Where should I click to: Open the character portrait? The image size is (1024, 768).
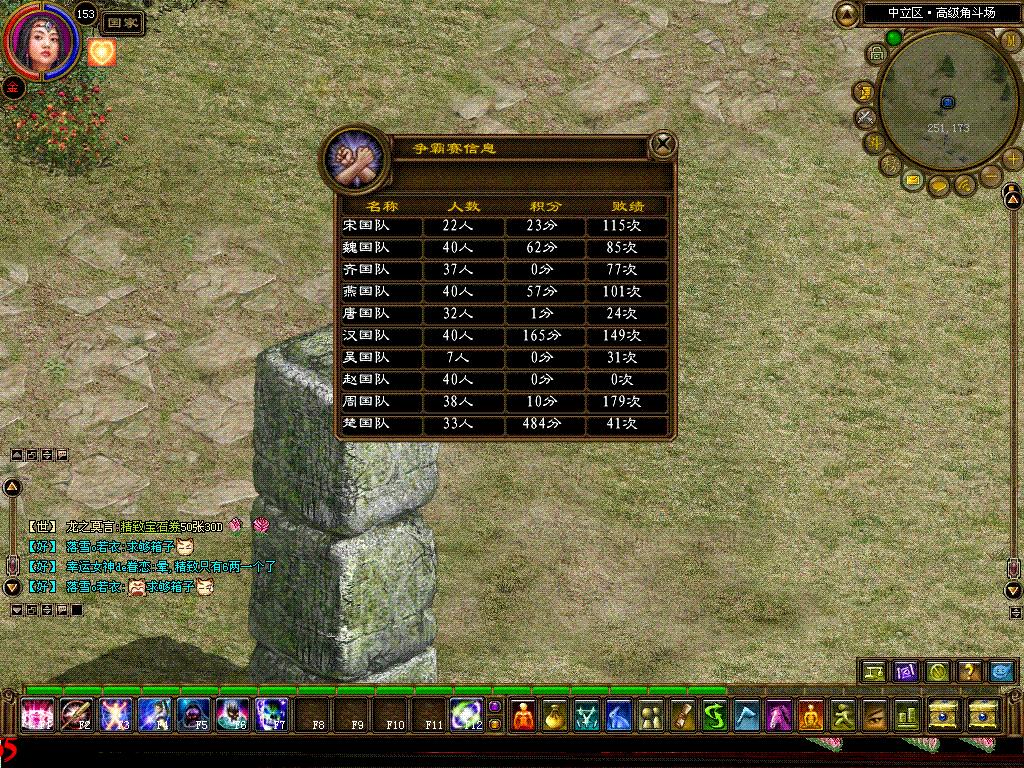pos(42,40)
